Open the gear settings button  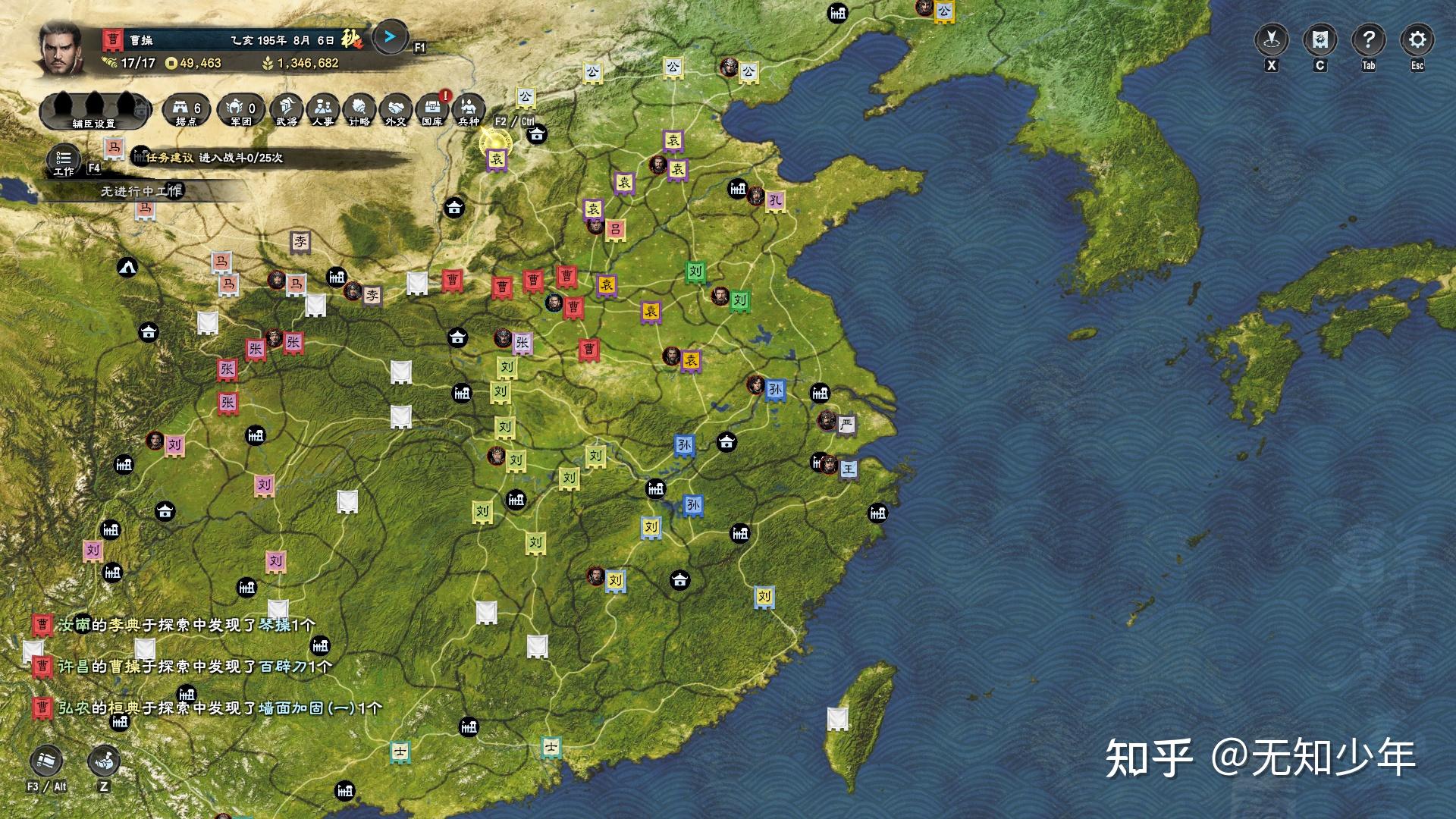point(1417,39)
